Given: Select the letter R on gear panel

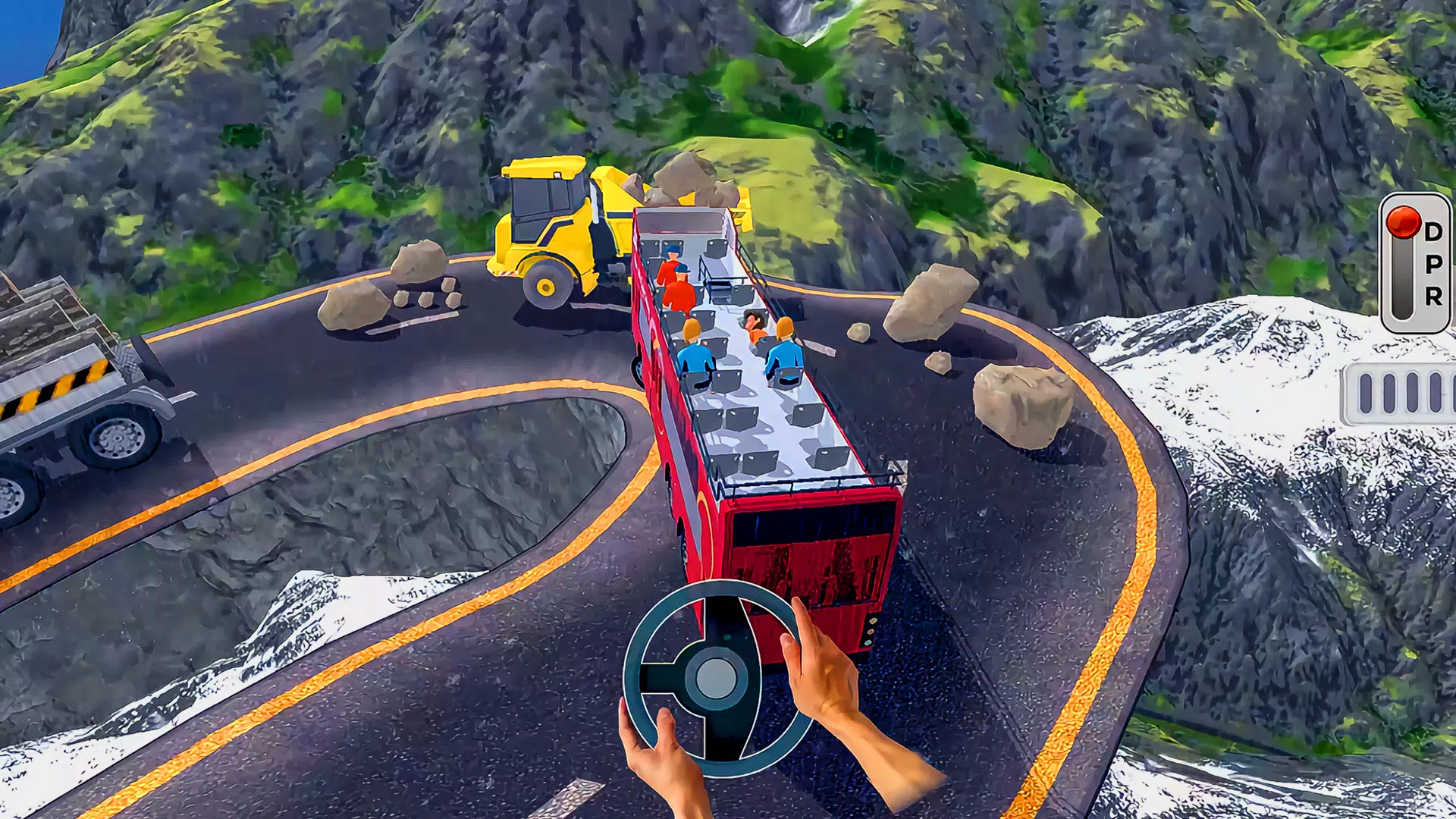Looking at the screenshot, I should pyautogui.click(x=1433, y=297).
